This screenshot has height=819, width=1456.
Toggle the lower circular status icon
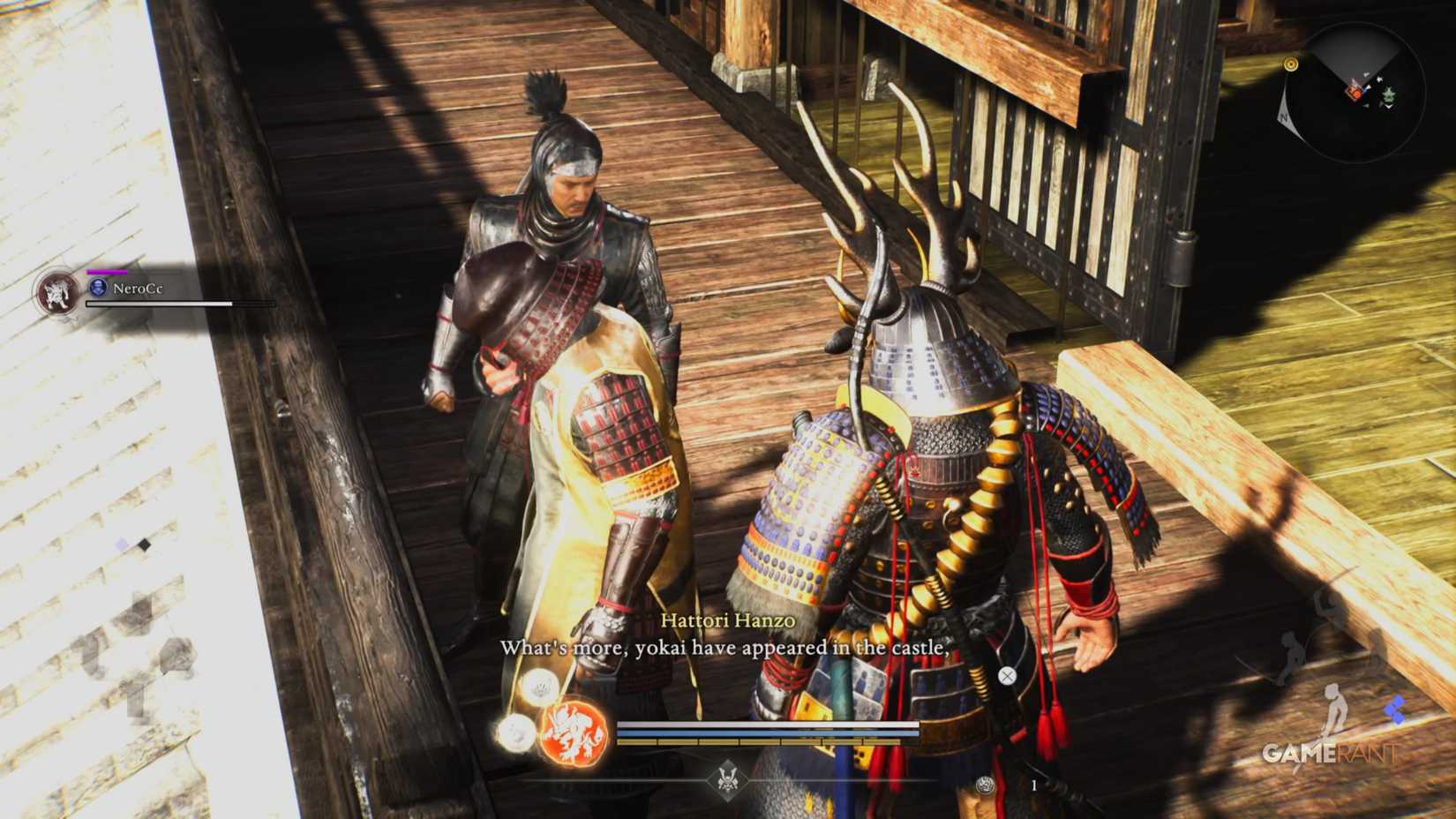(516, 734)
